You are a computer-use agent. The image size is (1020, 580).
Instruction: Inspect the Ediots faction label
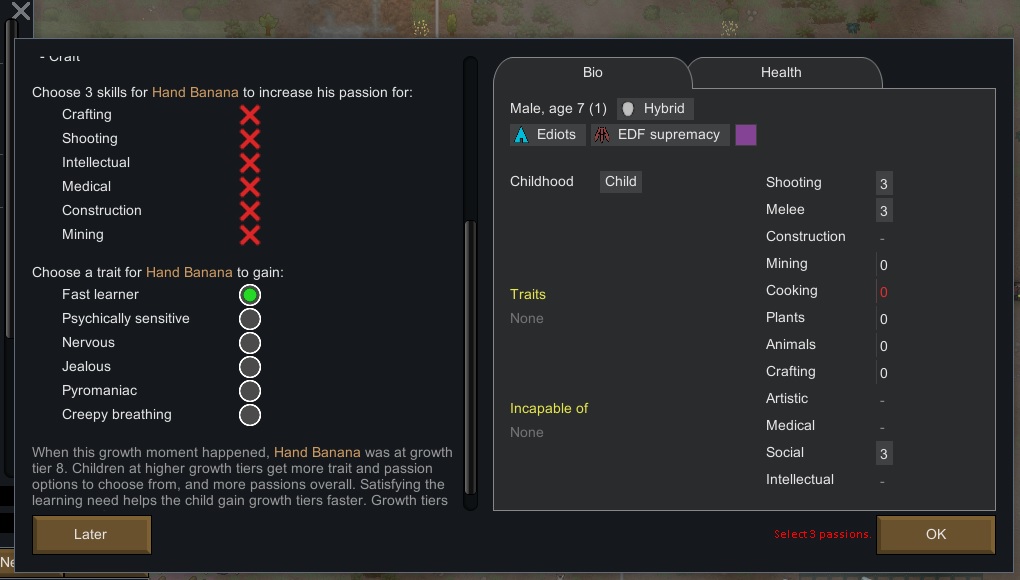coord(546,135)
